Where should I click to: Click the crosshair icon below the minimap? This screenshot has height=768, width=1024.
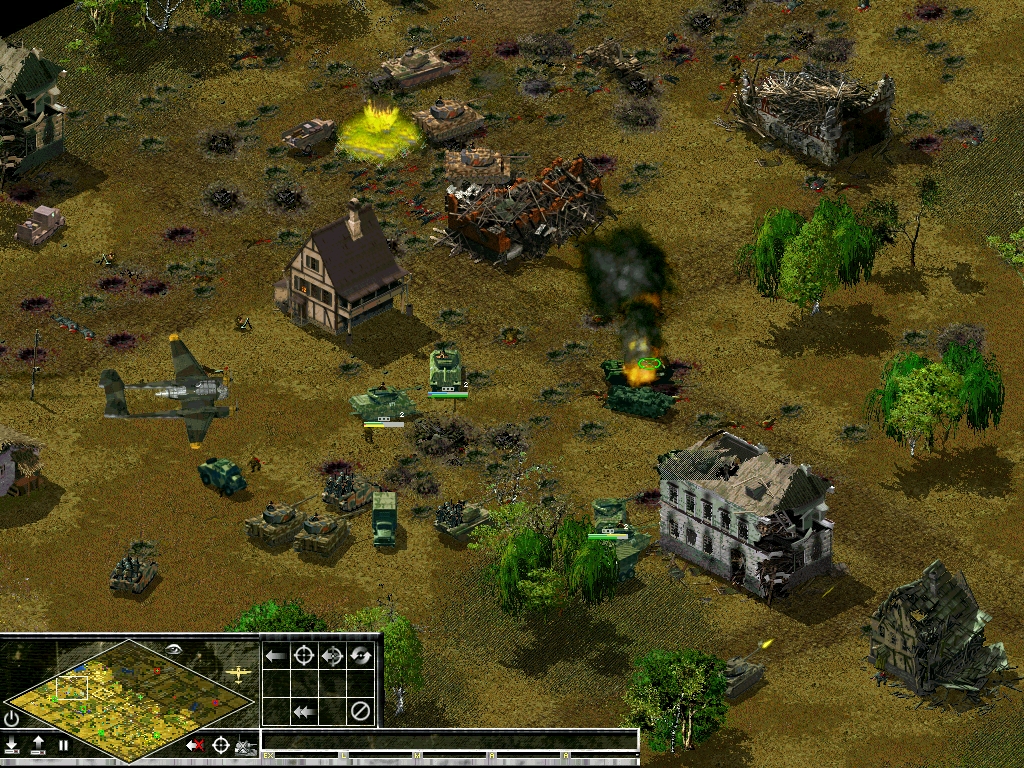[x=220, y=744]
